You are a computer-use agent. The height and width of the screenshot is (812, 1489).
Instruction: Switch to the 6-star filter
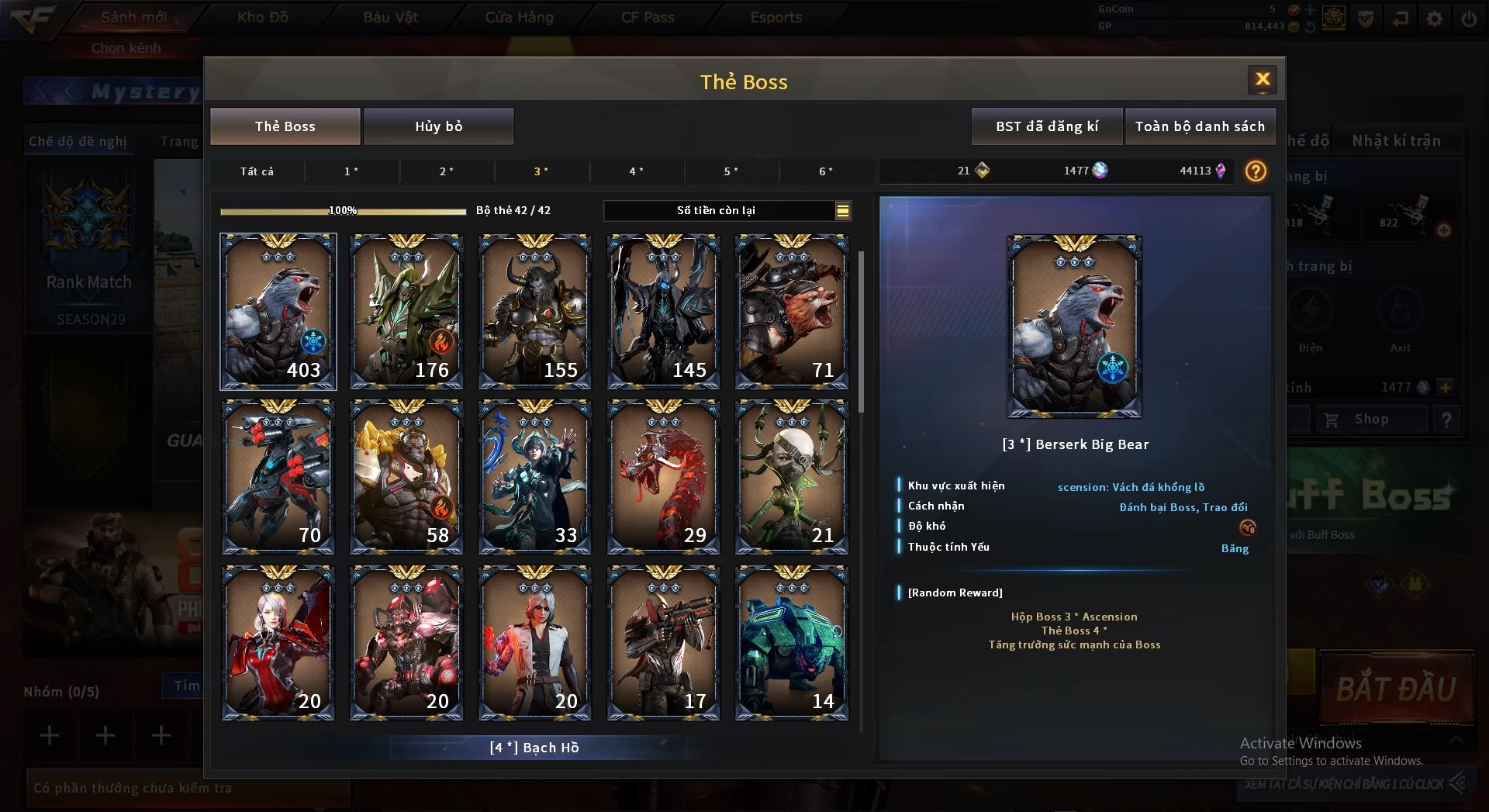pos(826,171)
